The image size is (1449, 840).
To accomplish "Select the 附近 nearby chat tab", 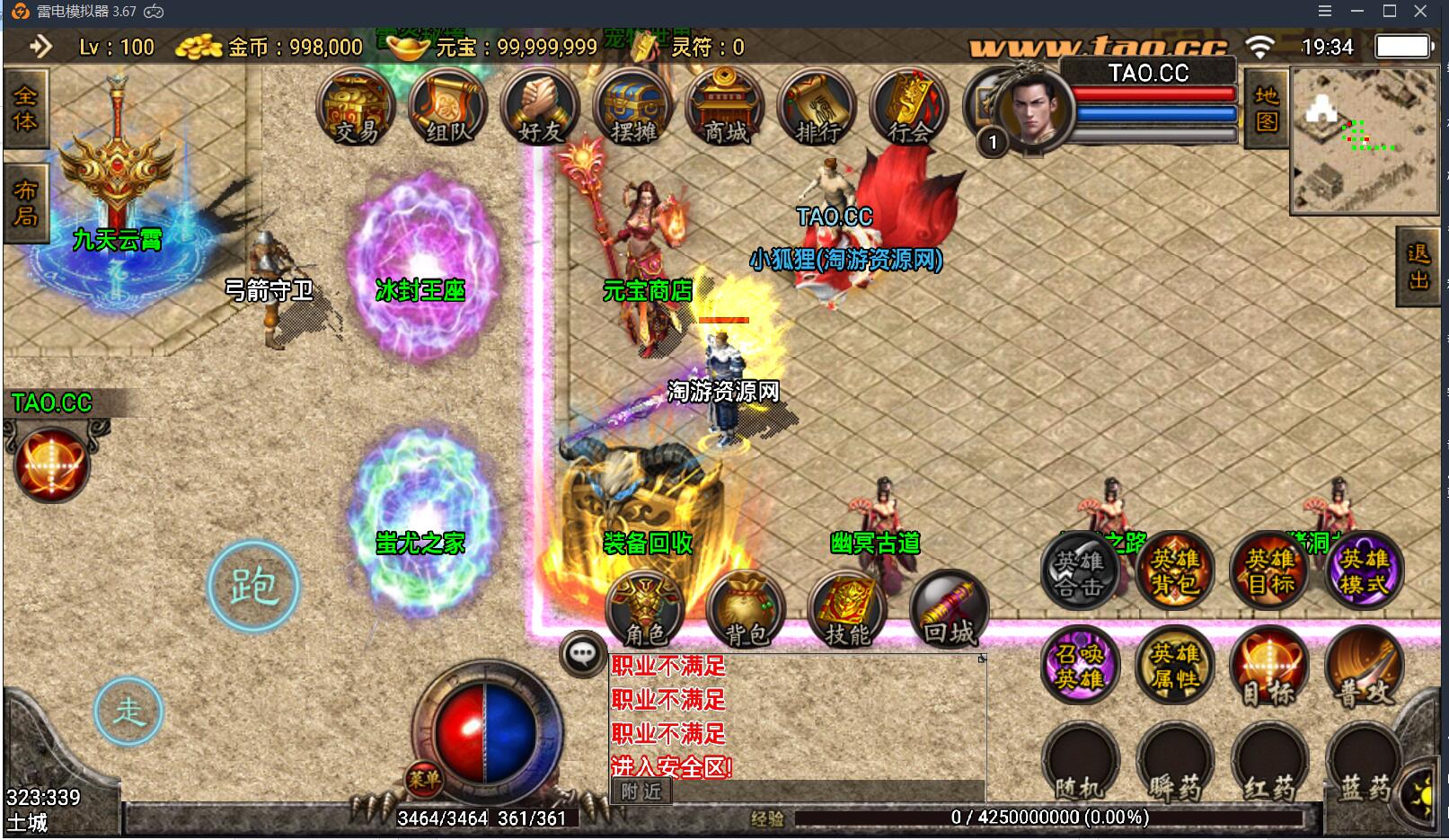I will click(641, 791).
